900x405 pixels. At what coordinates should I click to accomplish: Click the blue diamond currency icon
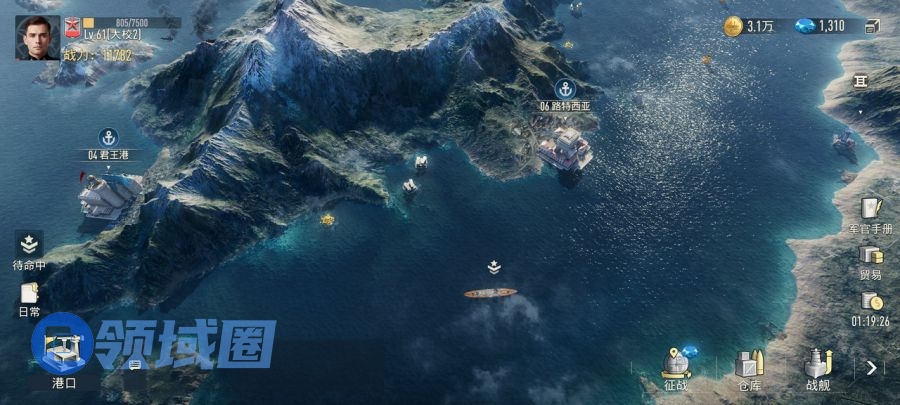tap(805, 26)
